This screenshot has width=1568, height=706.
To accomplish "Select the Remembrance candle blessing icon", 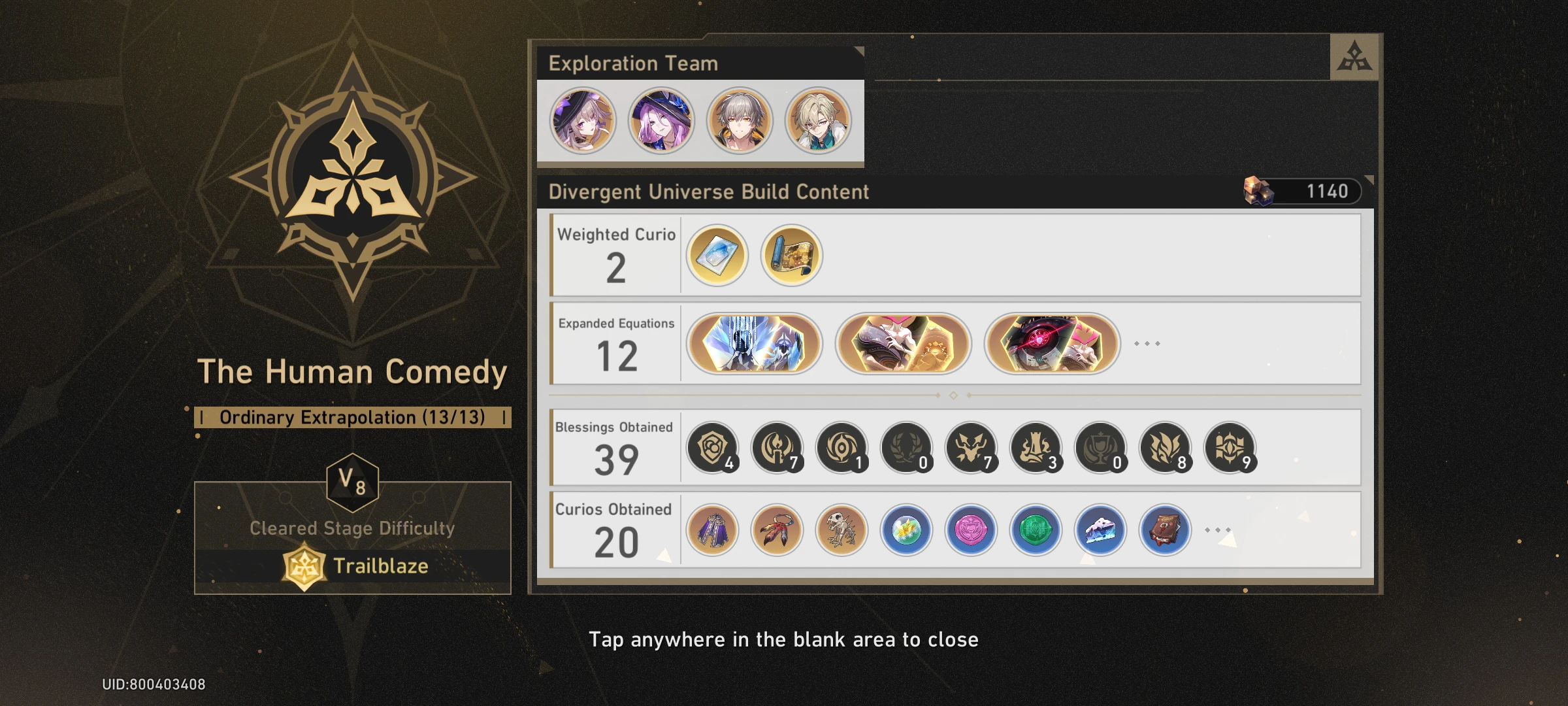I will [777, 448].
